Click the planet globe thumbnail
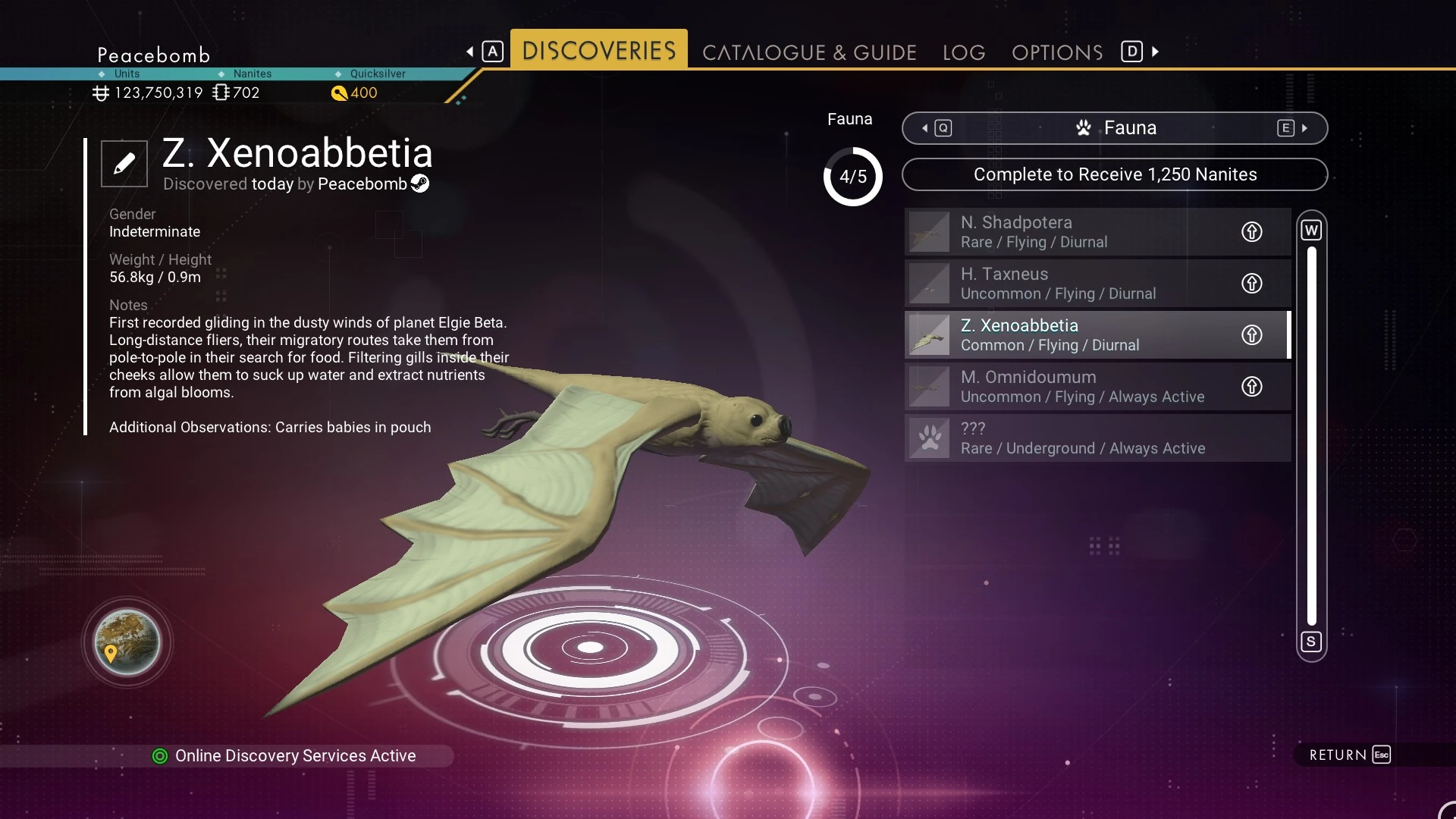The width and height of the screenshot is (1456, 819). coord(127,642)
